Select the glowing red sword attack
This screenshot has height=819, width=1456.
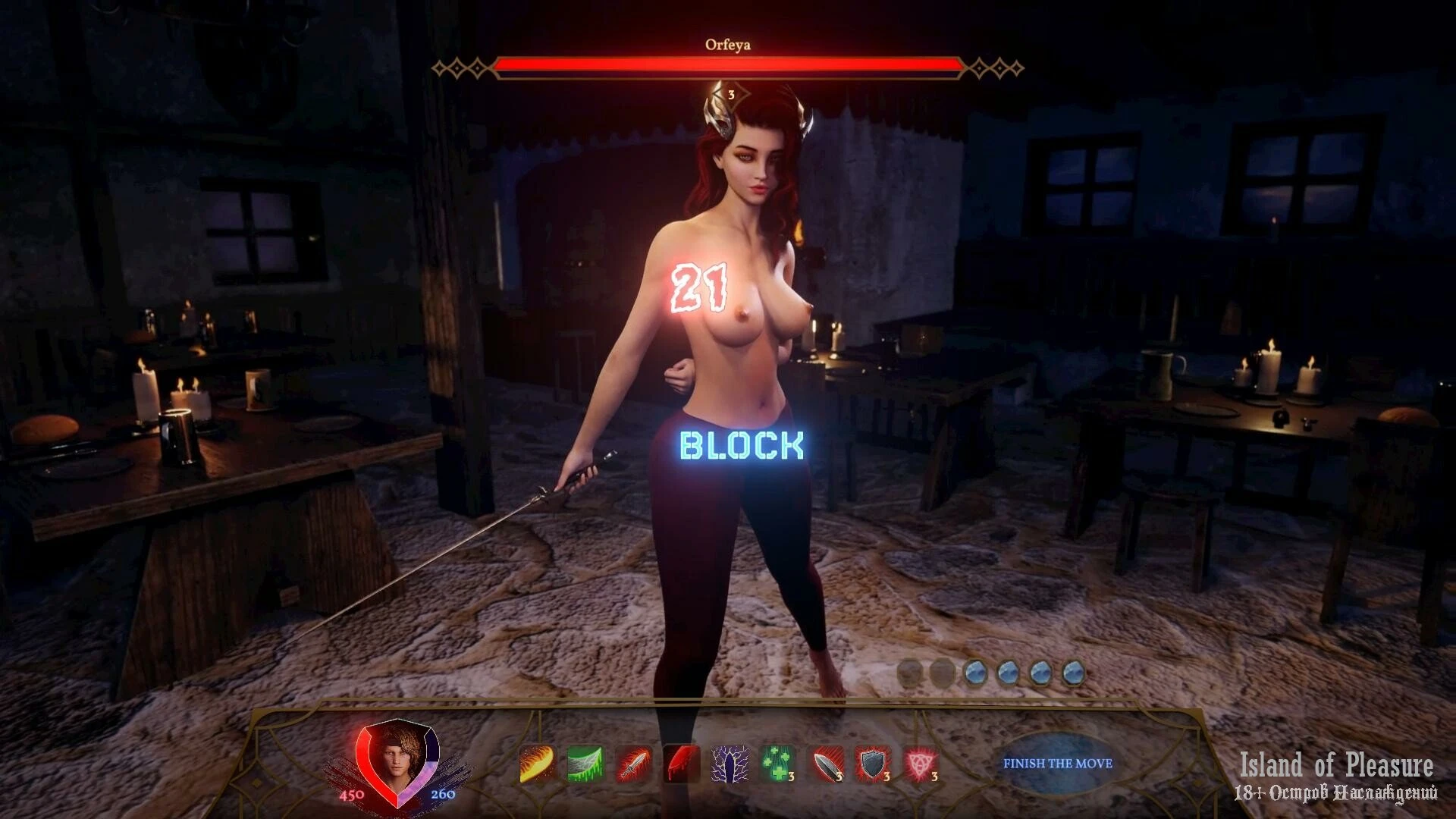pos(634,764)
